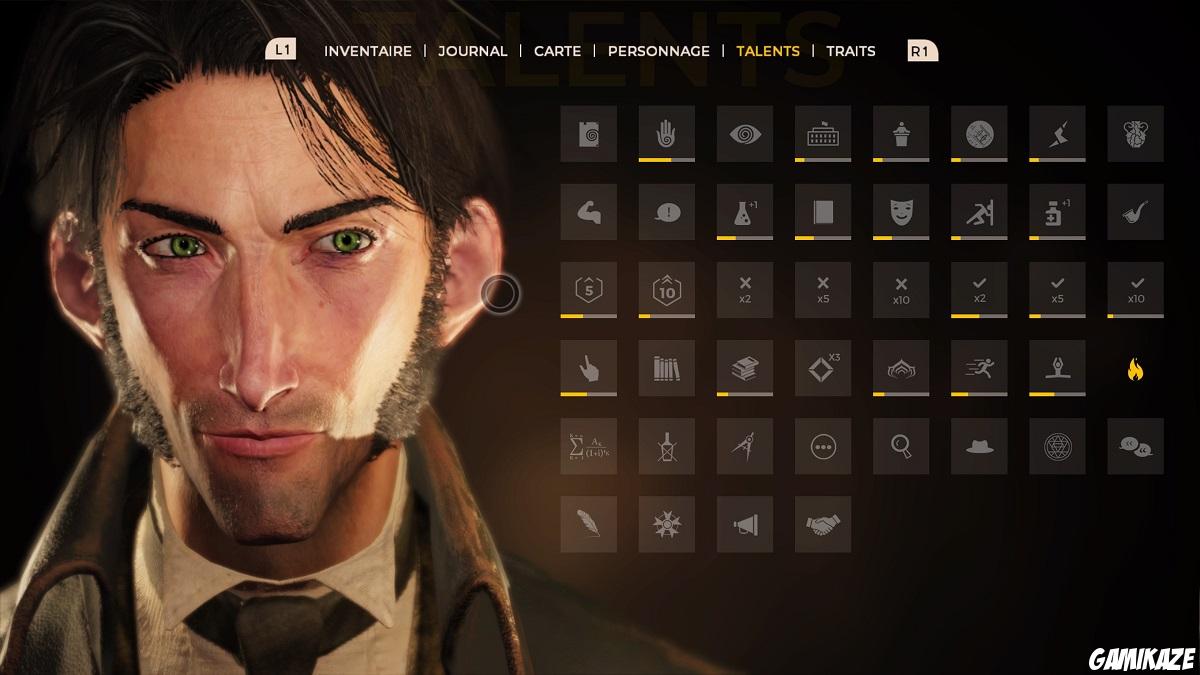Pick the handshake talent
This screenshot has height=675, width=1200.
(x=823, y=524)
